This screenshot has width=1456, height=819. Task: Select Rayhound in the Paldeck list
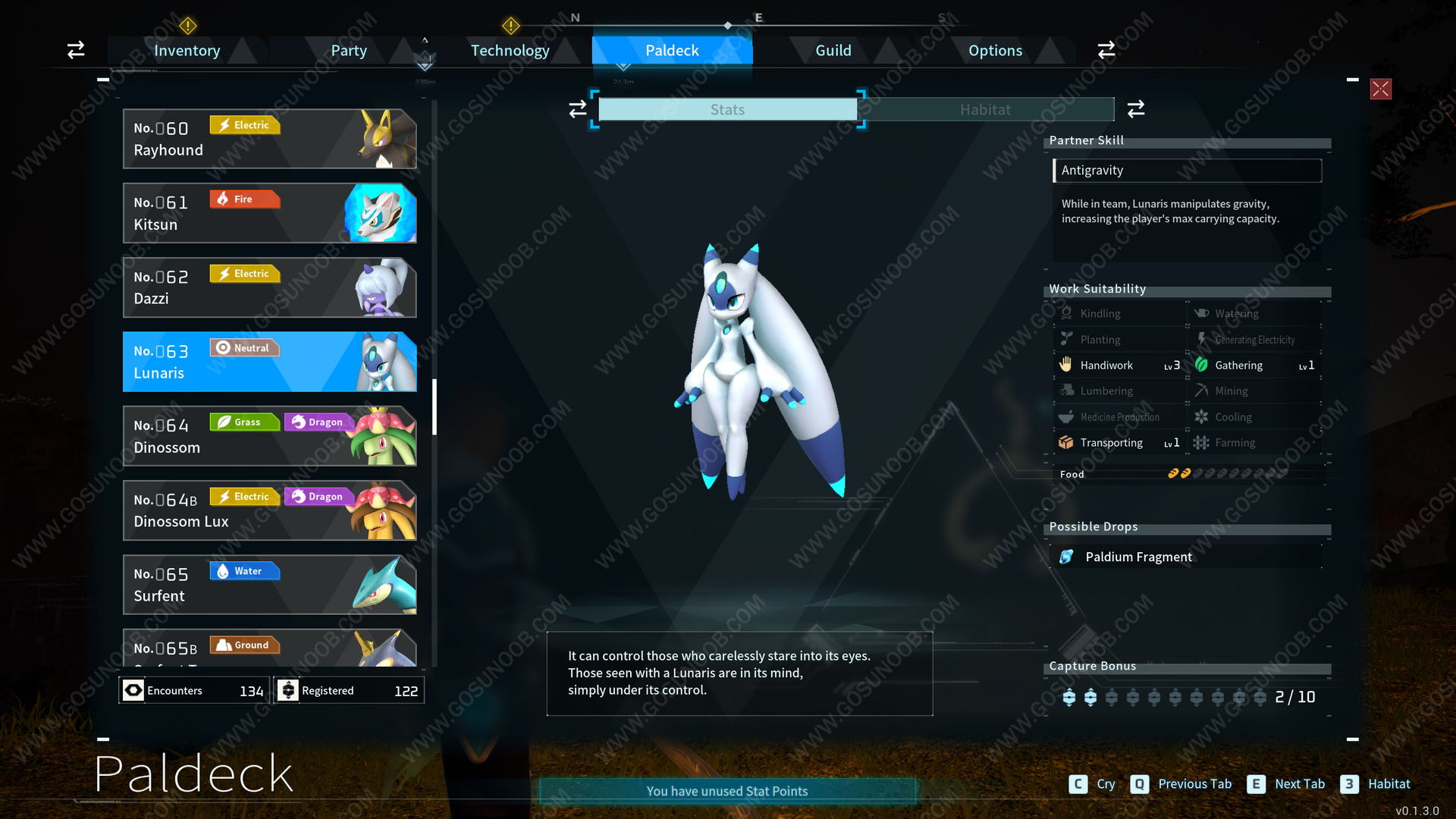269,139
